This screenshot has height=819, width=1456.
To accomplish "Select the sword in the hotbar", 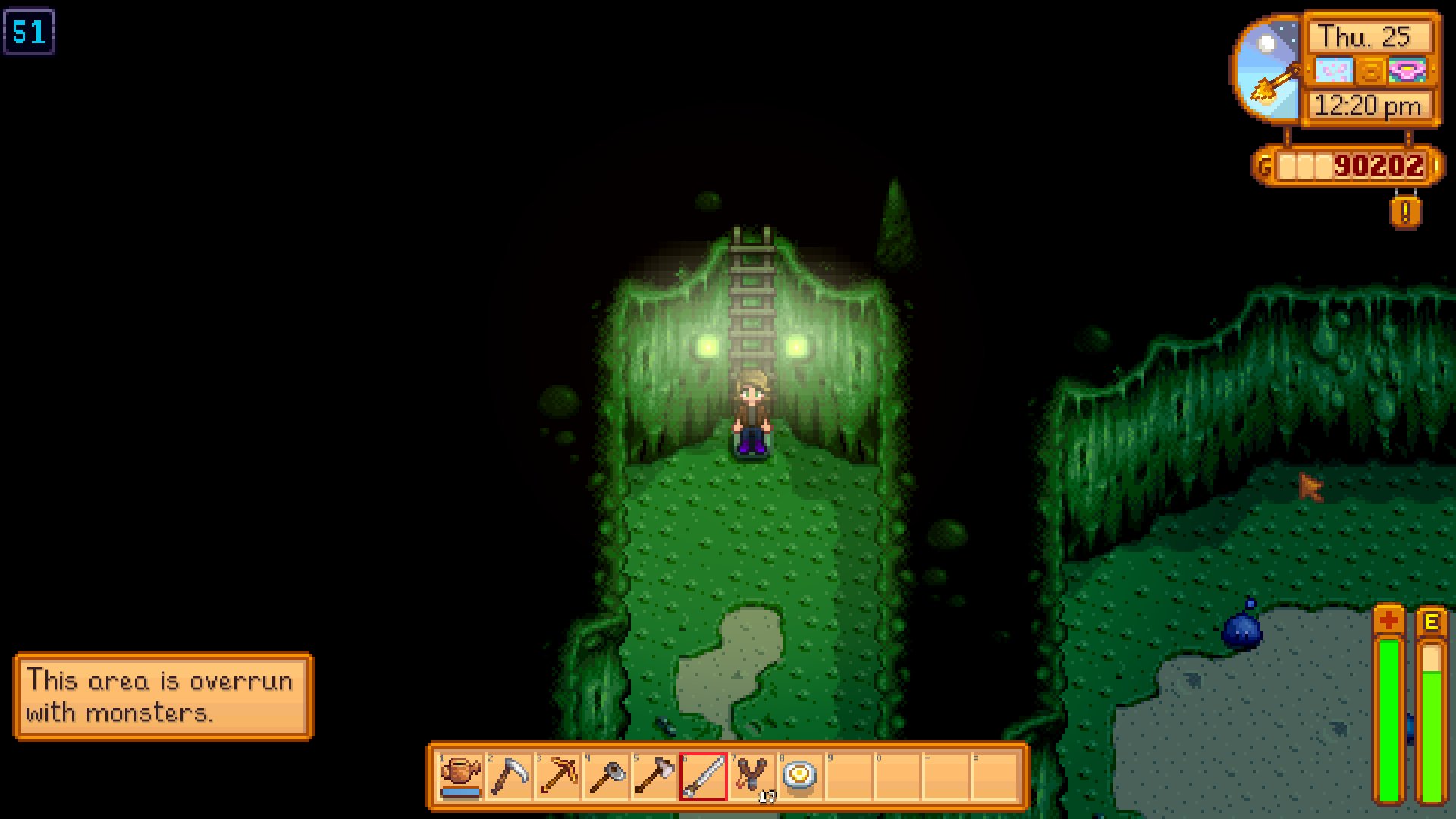I will (704, 776).
